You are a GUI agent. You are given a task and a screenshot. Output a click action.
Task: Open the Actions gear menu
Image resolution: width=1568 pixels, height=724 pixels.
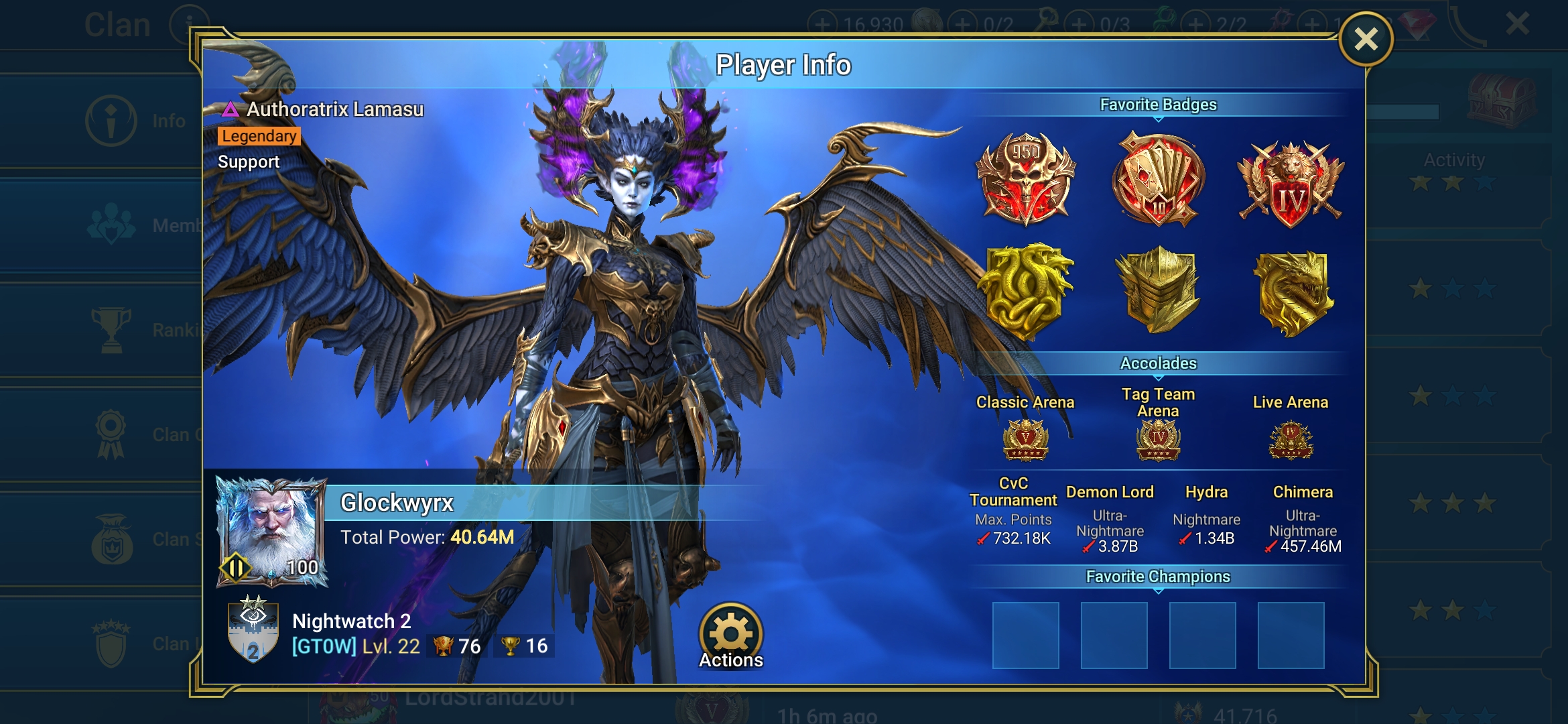click(731, 635)
